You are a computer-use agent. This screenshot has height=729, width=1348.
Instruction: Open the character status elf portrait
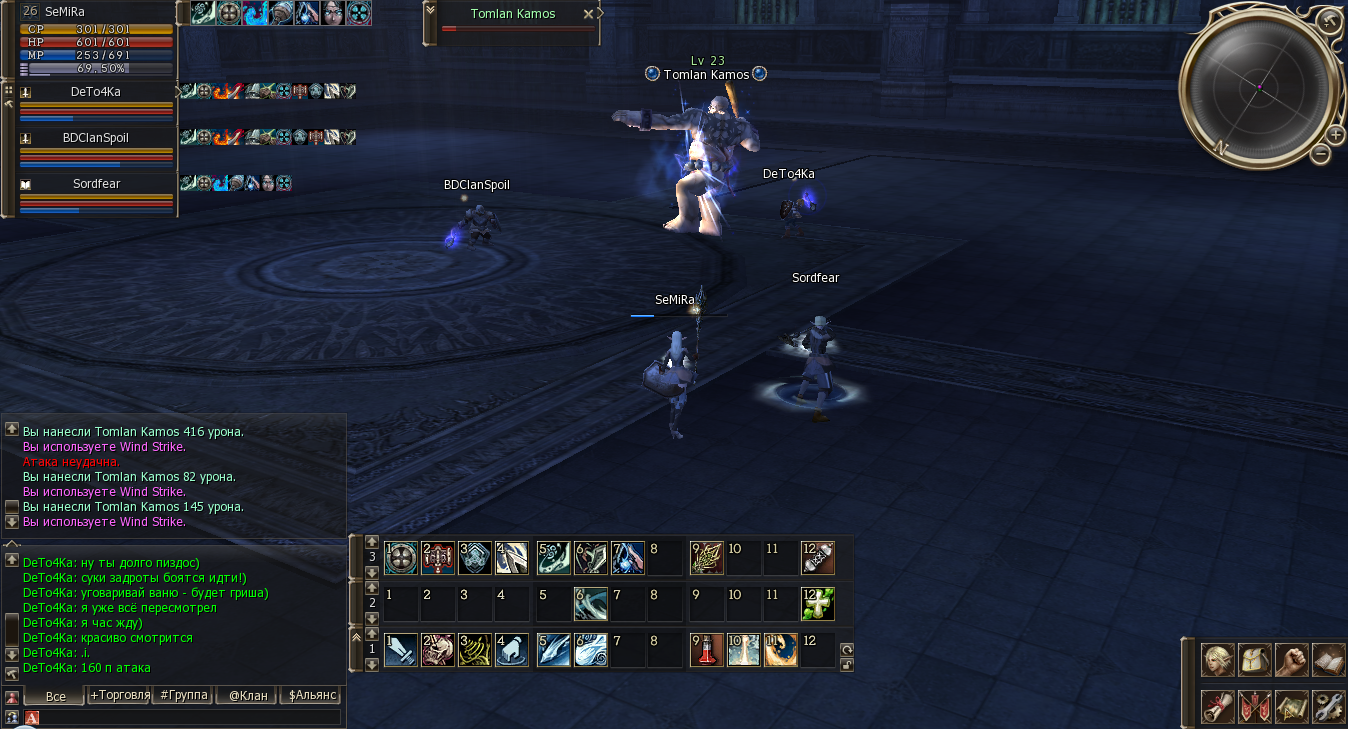click(x=1218, y=660)
